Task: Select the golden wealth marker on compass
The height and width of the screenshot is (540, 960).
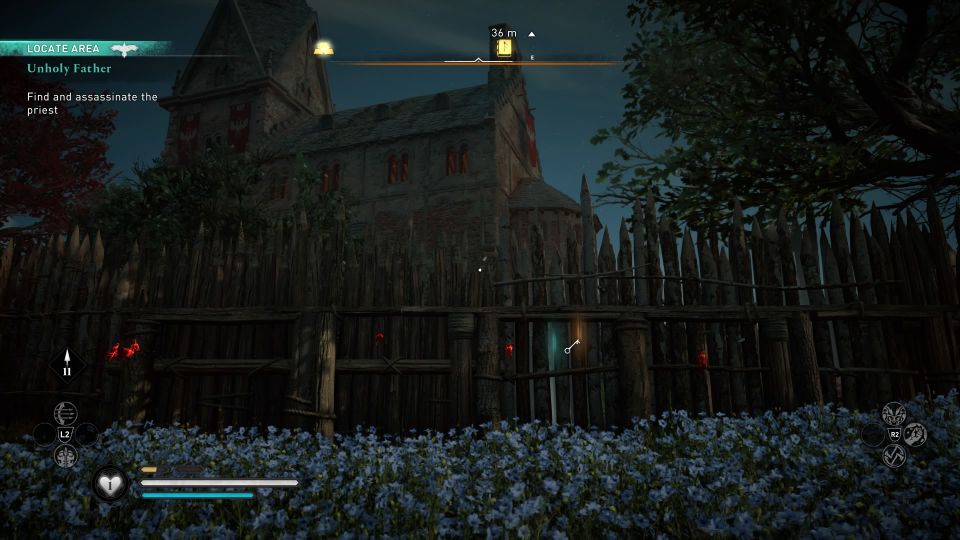Action: pyautogui.click(x=323, y=48)
